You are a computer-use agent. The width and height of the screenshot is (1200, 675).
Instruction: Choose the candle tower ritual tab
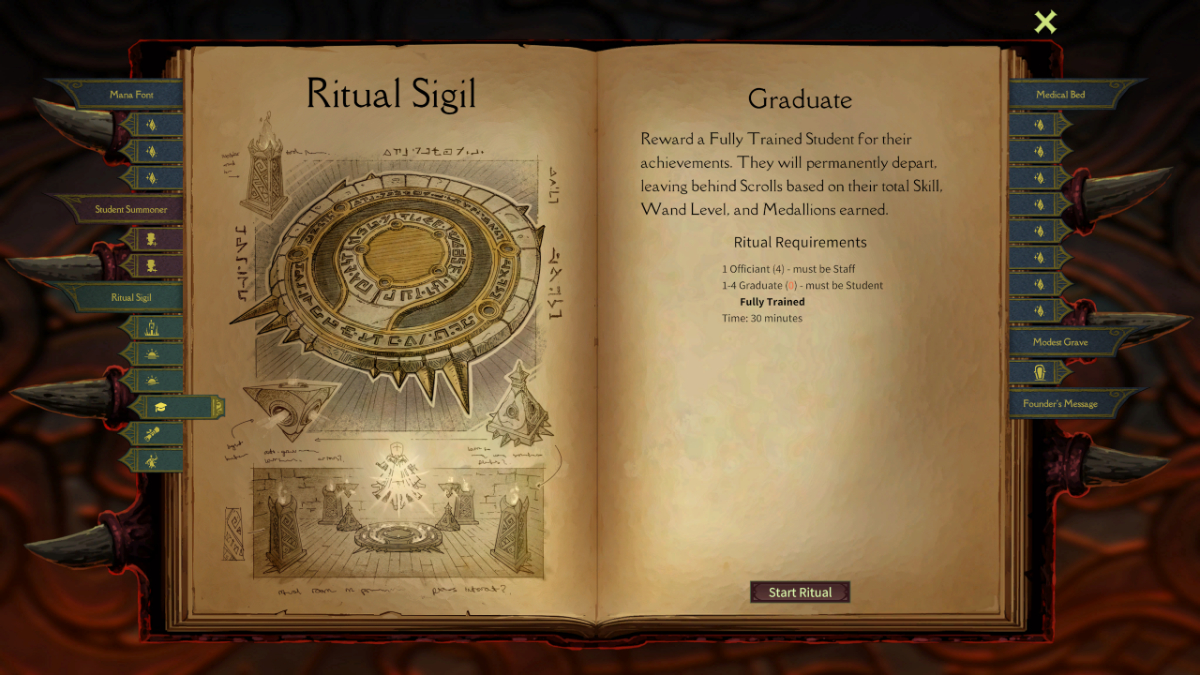(152, 327)
